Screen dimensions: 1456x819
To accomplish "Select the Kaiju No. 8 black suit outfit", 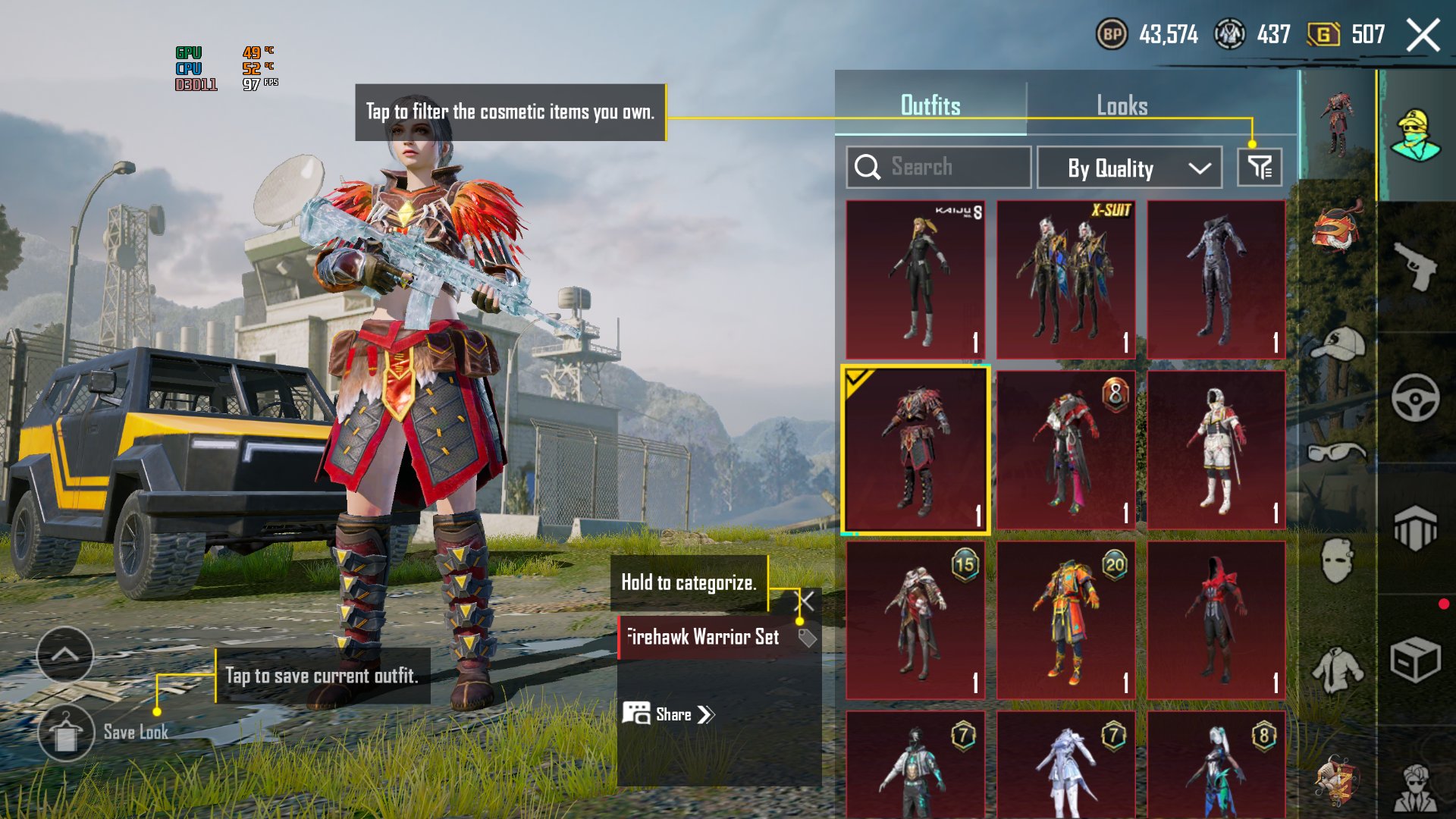I will pos(915,279).
